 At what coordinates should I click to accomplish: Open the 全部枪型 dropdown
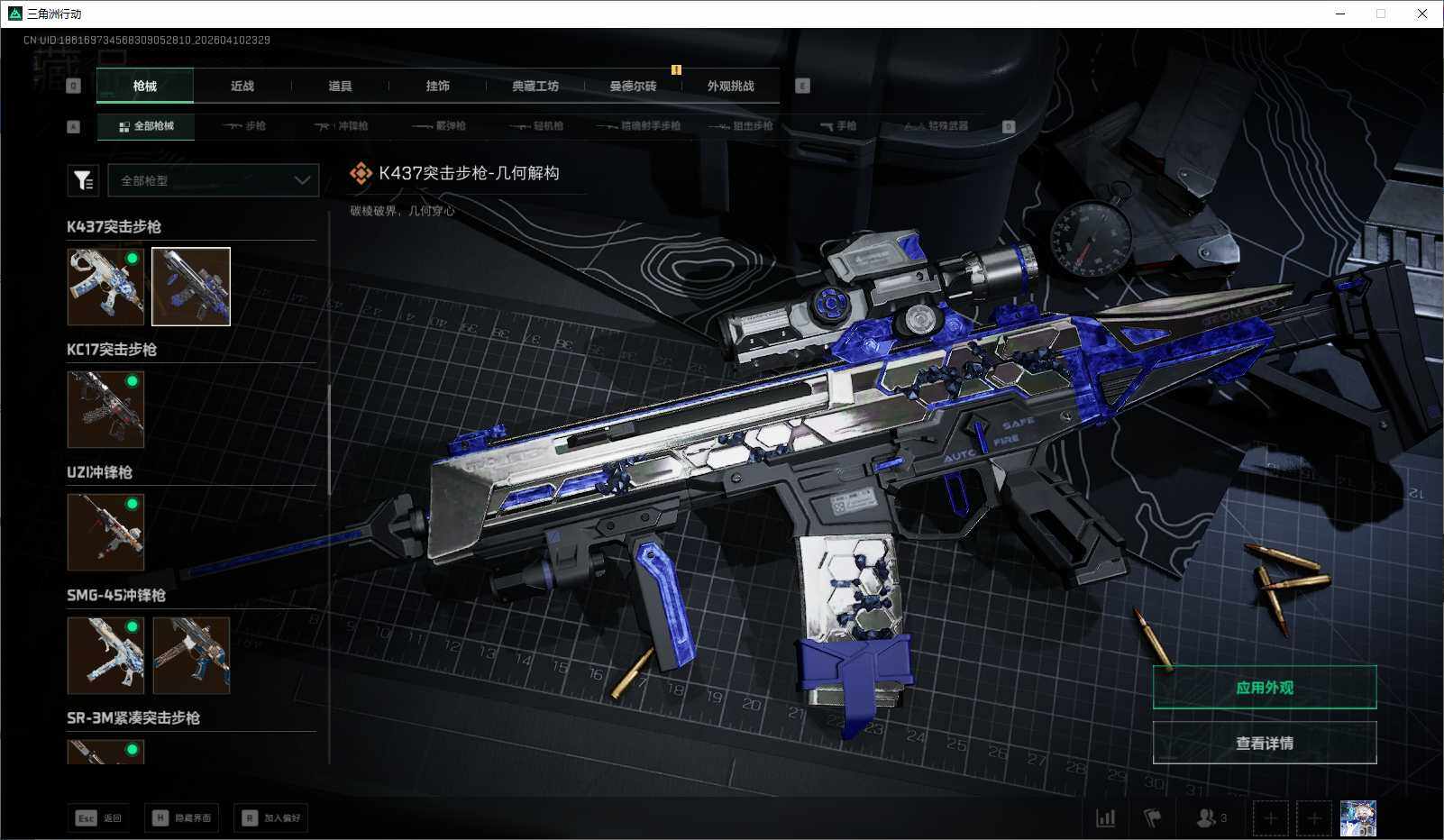[214, 180]
